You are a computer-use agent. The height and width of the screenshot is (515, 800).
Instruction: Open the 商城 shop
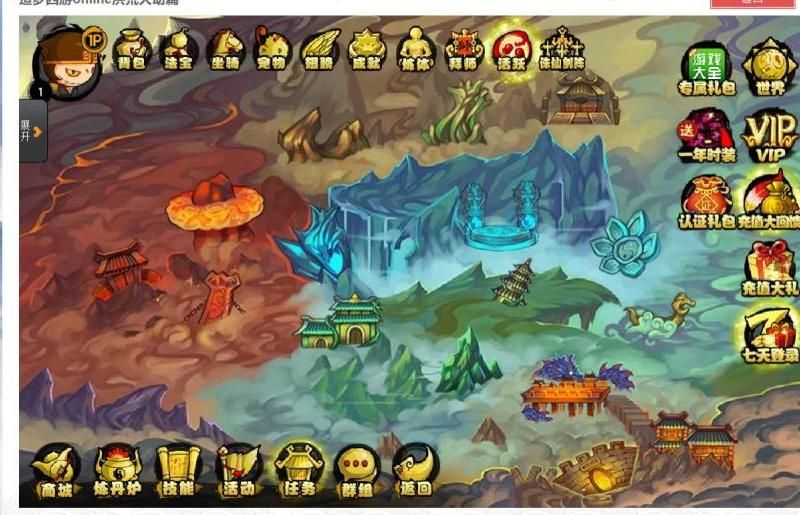pyautogui.click(x=56, y=470)
